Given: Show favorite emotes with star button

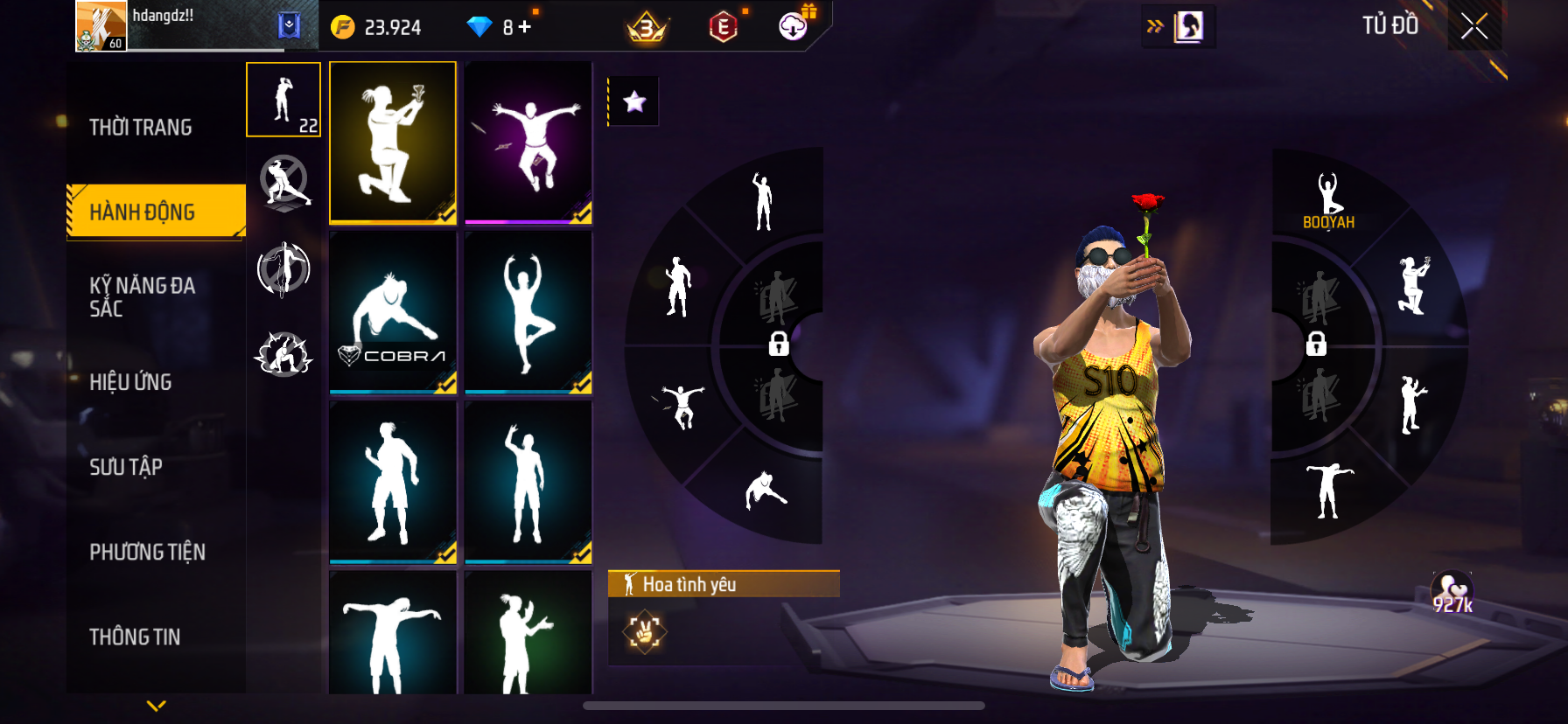Looking at the screenshot, I should pos(634,102).
